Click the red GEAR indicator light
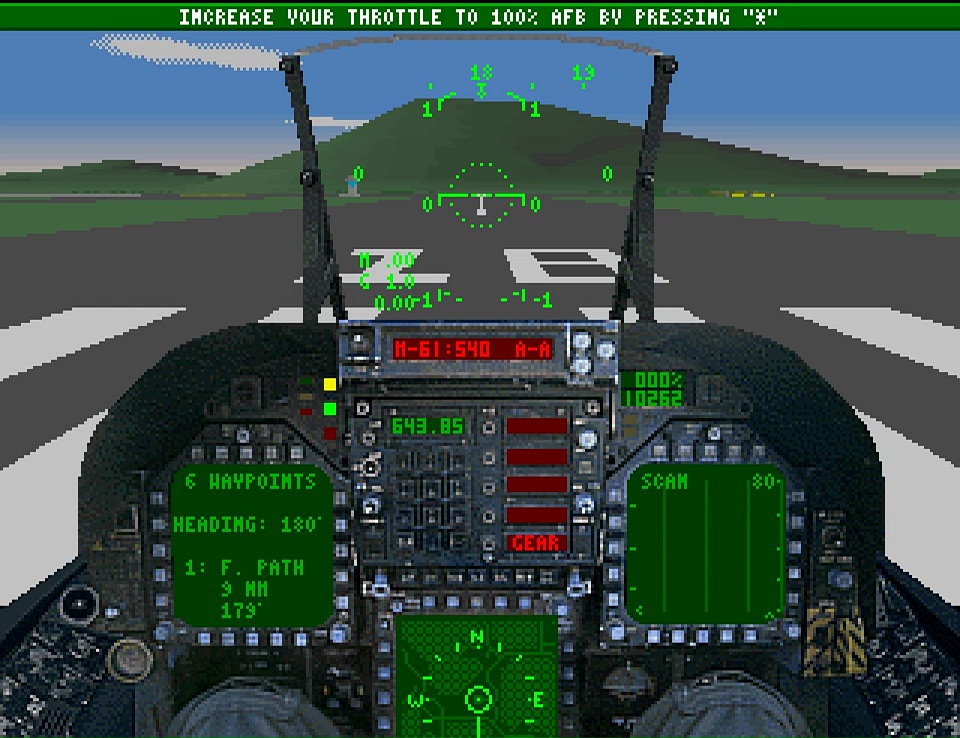The image size is (960, 738). point(536,543)
